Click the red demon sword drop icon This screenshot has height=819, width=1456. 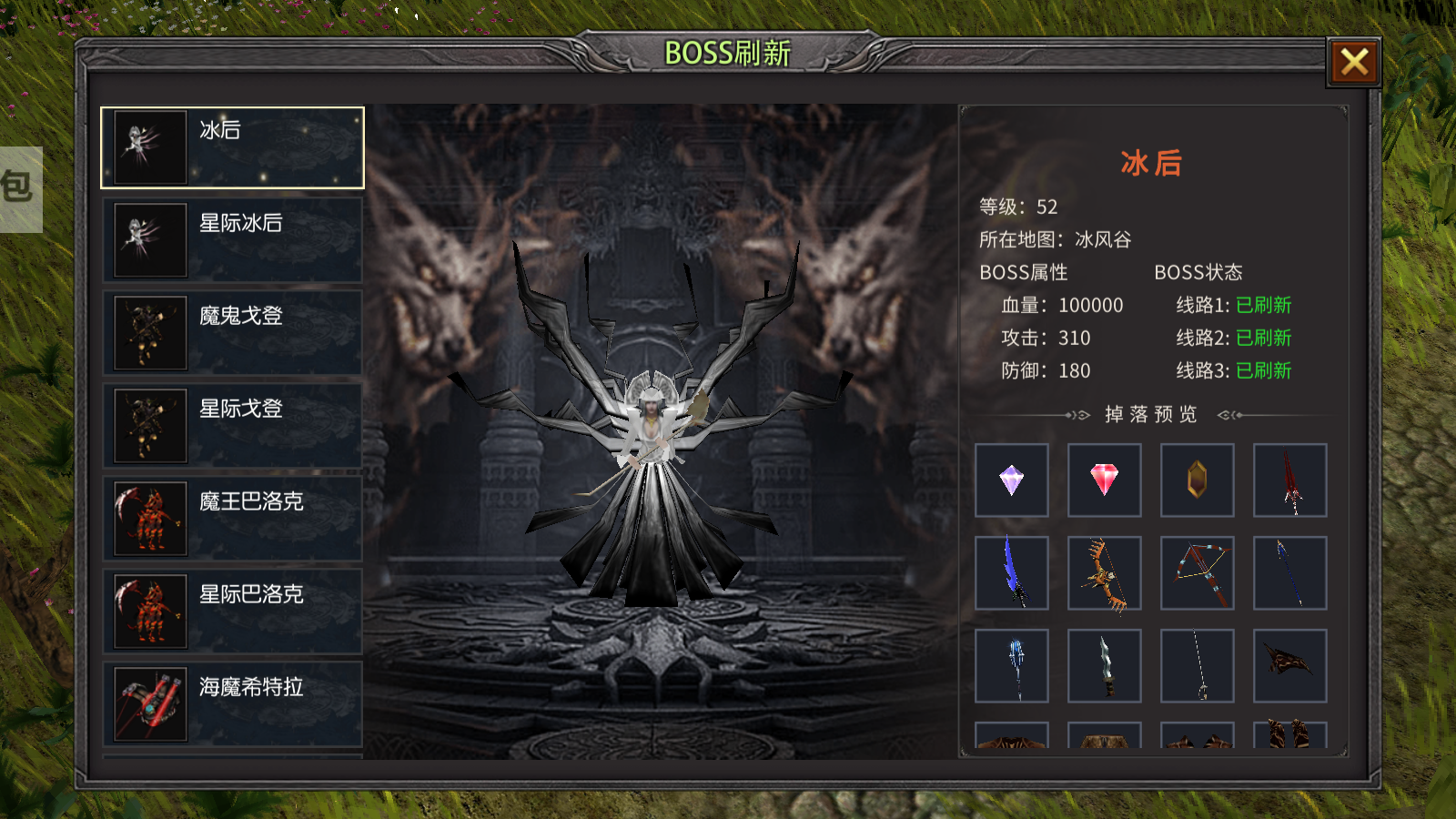pos(1289,480)
